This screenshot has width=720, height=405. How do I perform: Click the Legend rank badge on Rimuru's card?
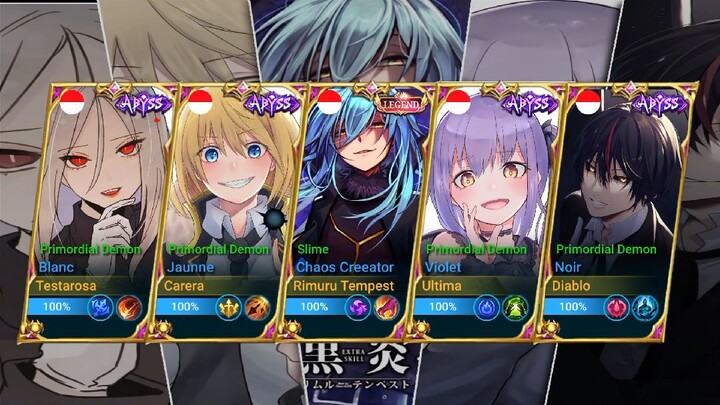click(x=400, y=101)
